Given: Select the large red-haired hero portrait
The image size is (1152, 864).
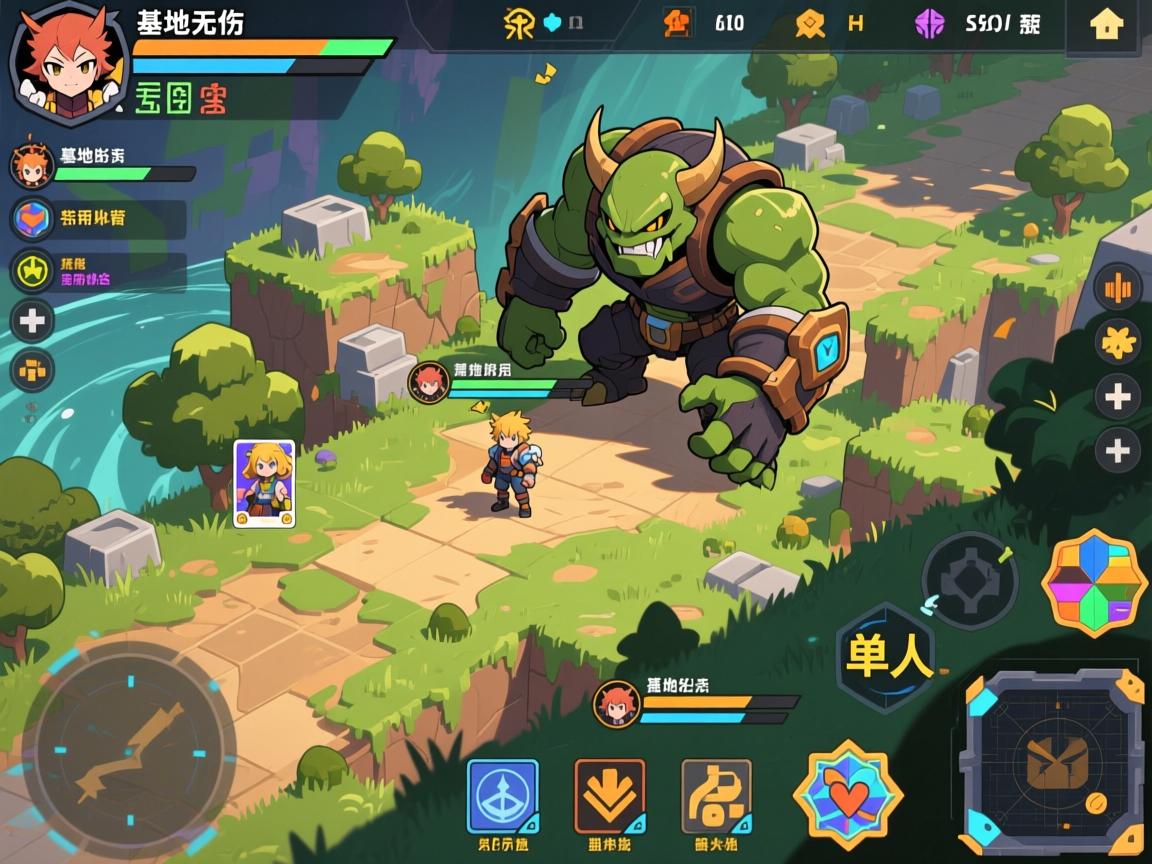Looking at the screenshot, I should 69,62.
